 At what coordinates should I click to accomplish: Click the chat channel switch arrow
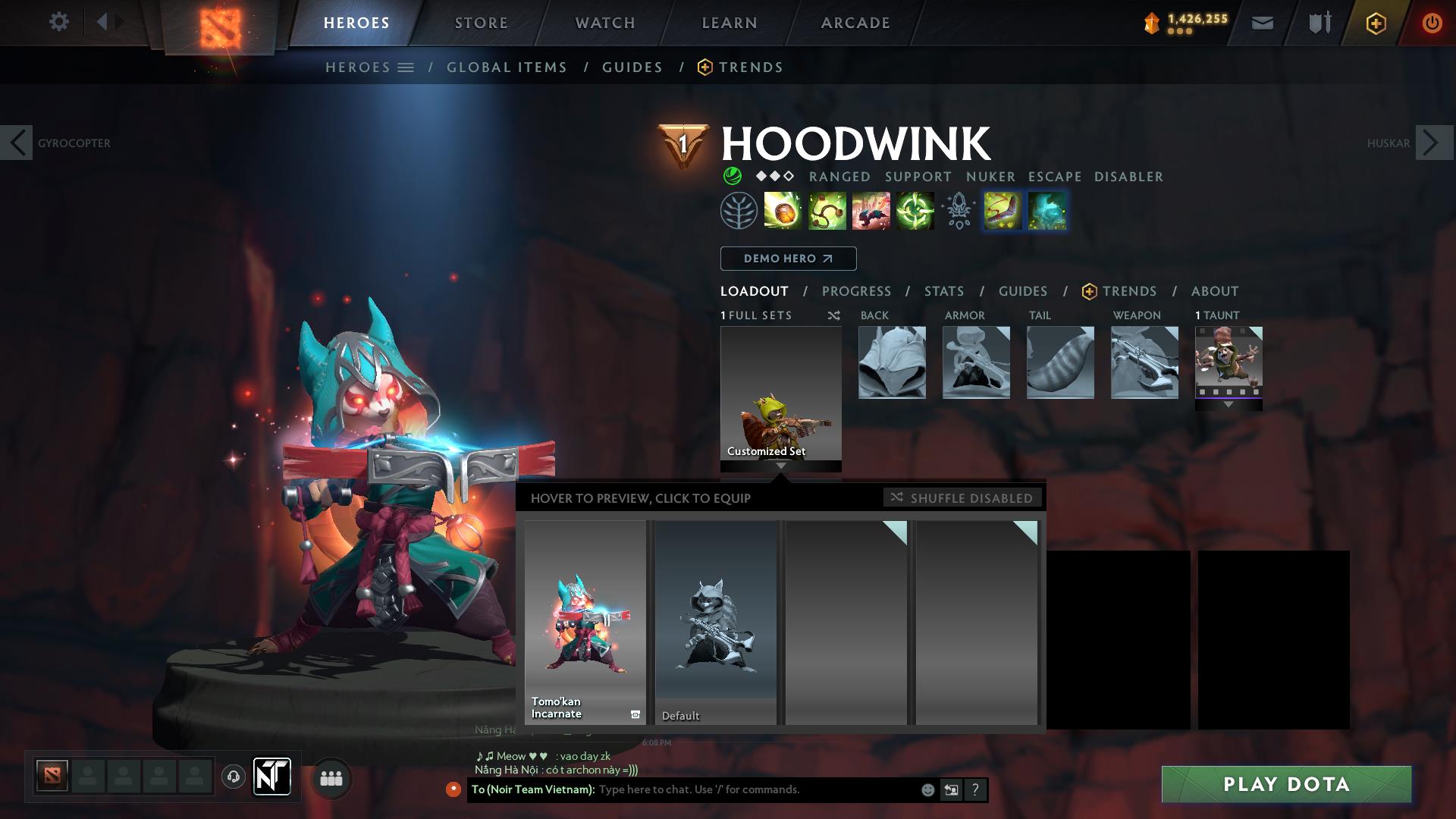(x=951, y=789)
